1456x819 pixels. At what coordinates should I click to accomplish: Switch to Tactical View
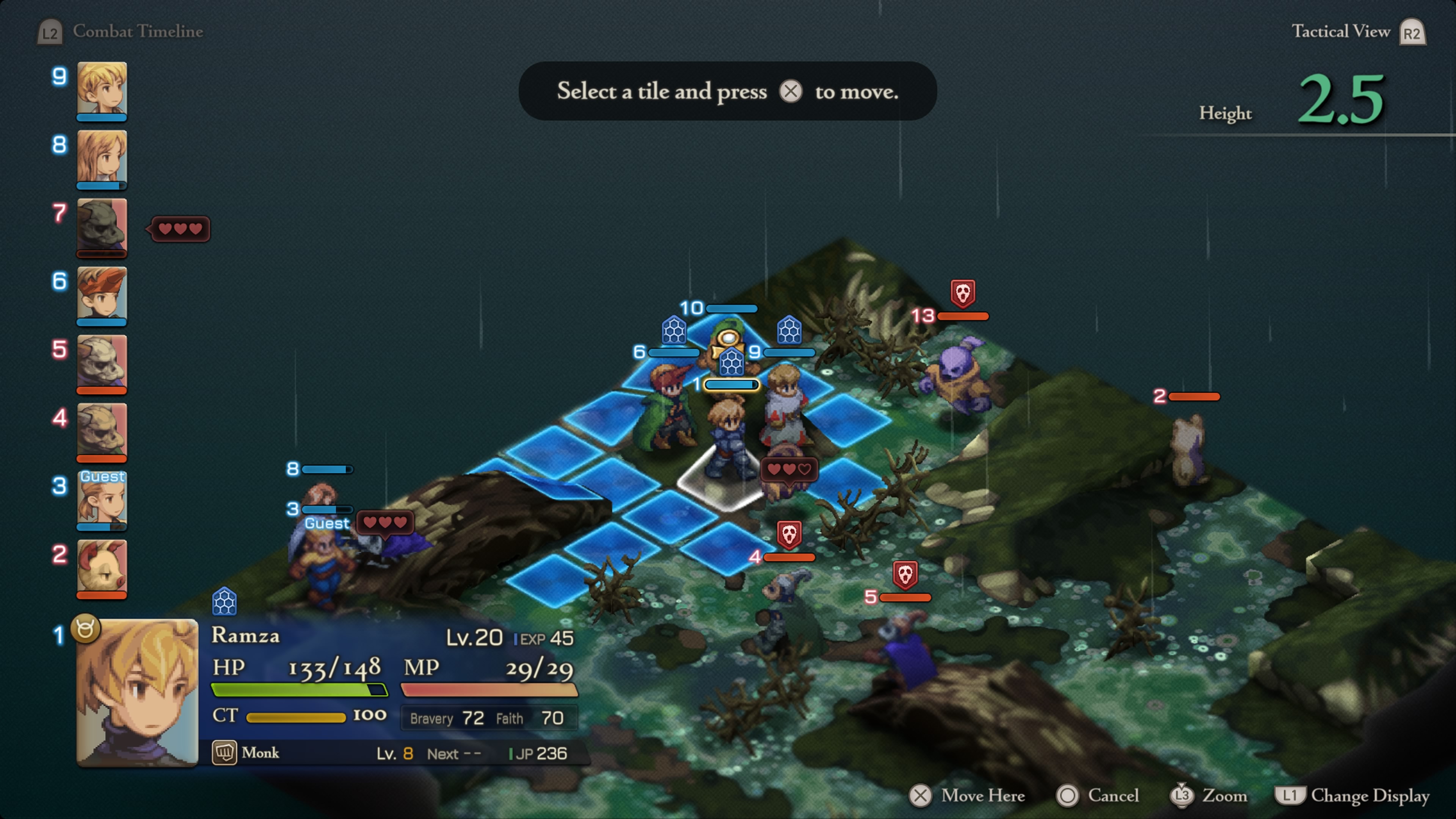pyautogui.click(x=1341, y=31)
